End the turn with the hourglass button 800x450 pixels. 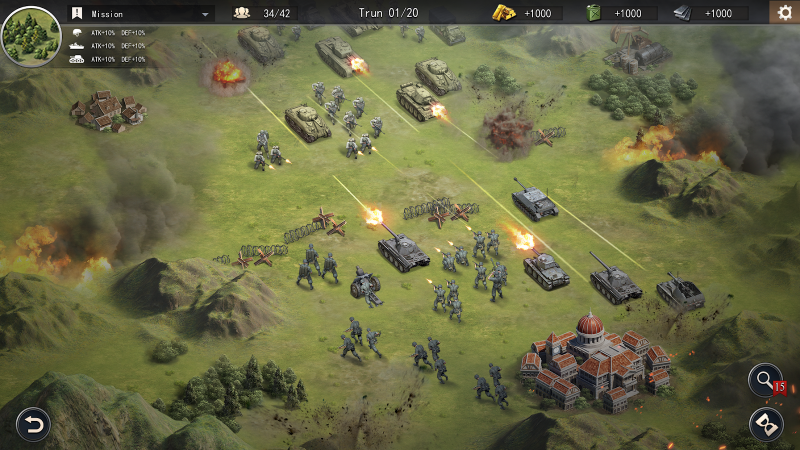[x=766, y=424]
